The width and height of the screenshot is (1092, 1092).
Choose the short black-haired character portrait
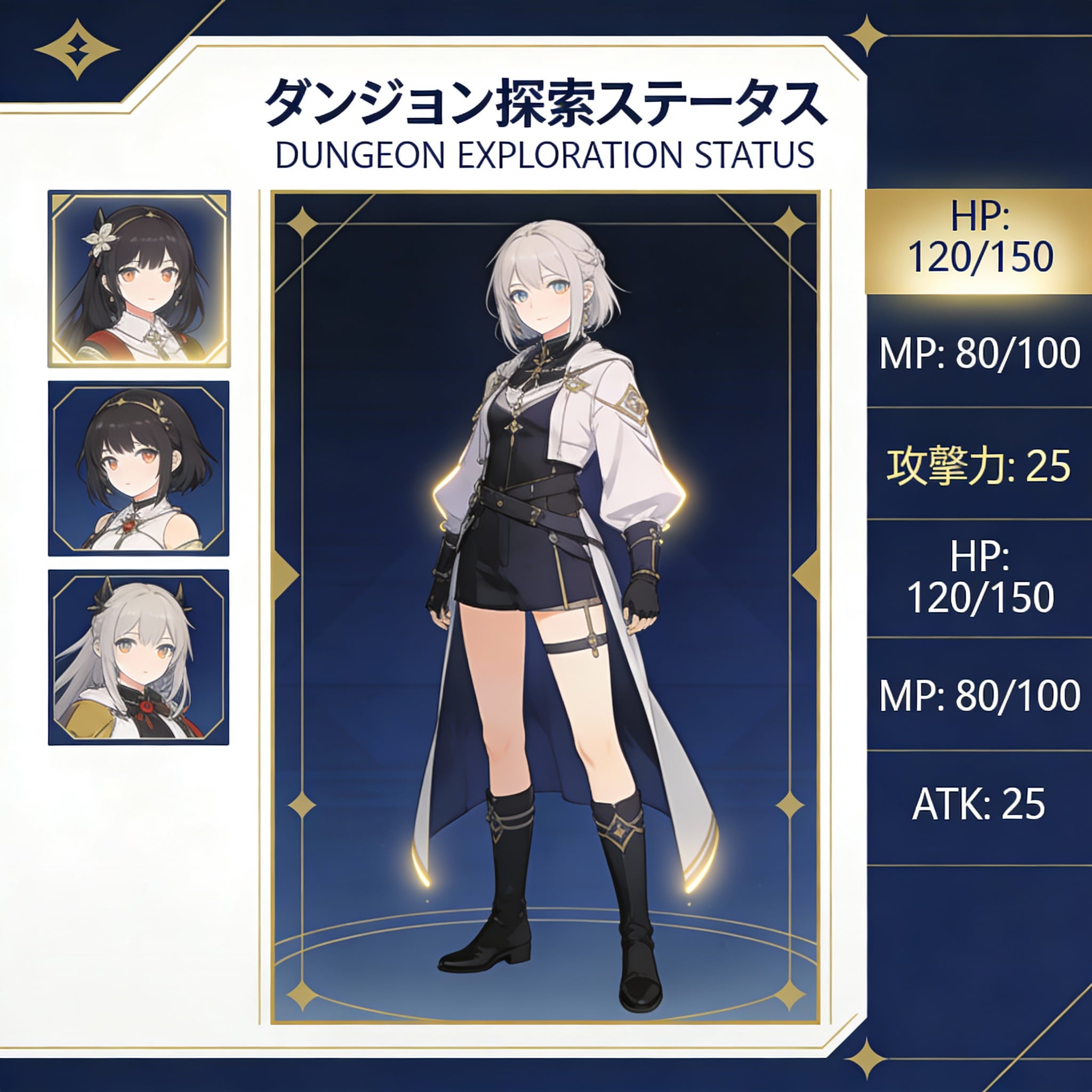pyautogui.click(x=139, y=468)
